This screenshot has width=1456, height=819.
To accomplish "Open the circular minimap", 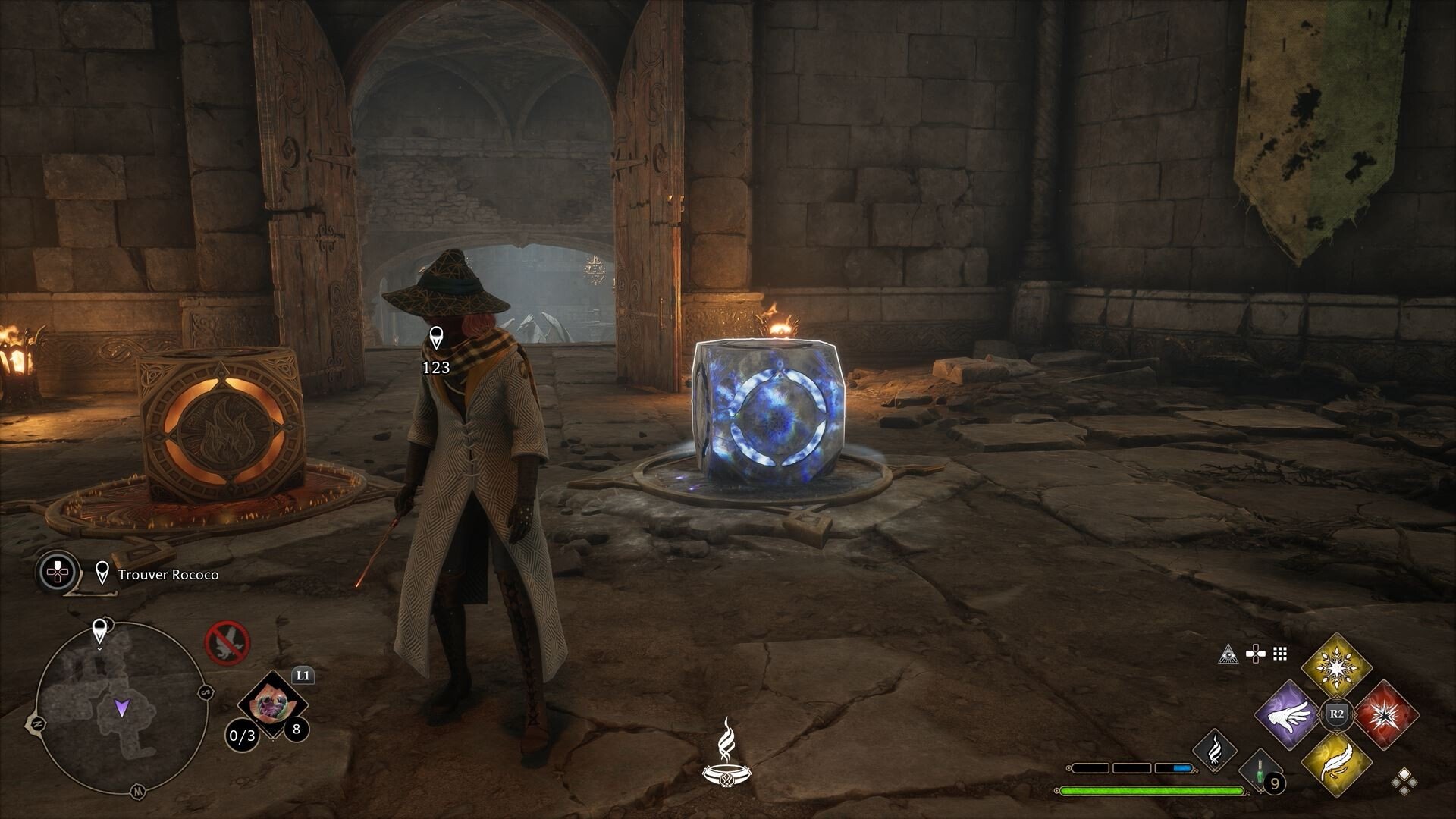I will 121,708.
